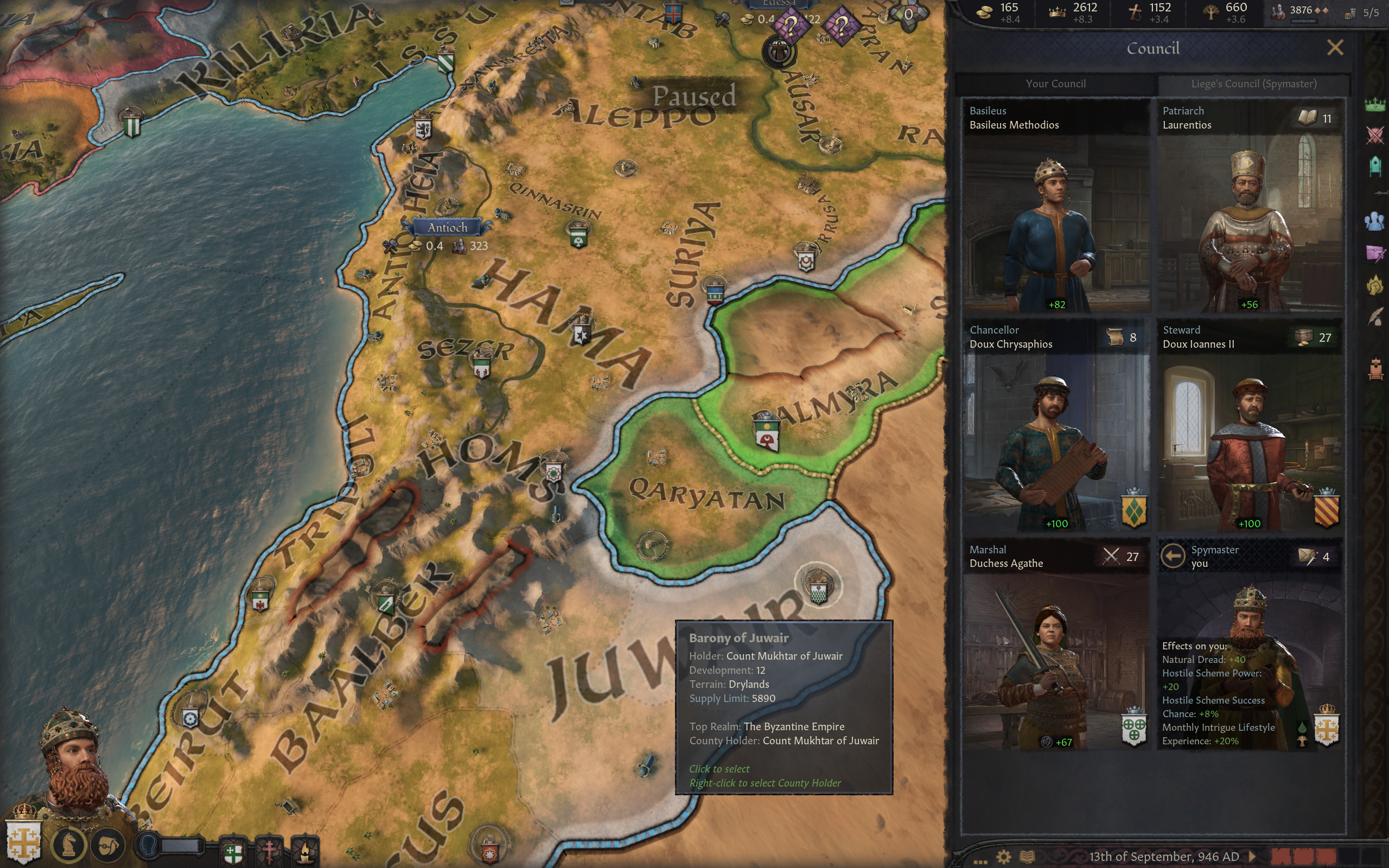Viewport: 1389px width, 868px height.
Task: Select Basileus Methodios portrait
Action: [1056, 224]
